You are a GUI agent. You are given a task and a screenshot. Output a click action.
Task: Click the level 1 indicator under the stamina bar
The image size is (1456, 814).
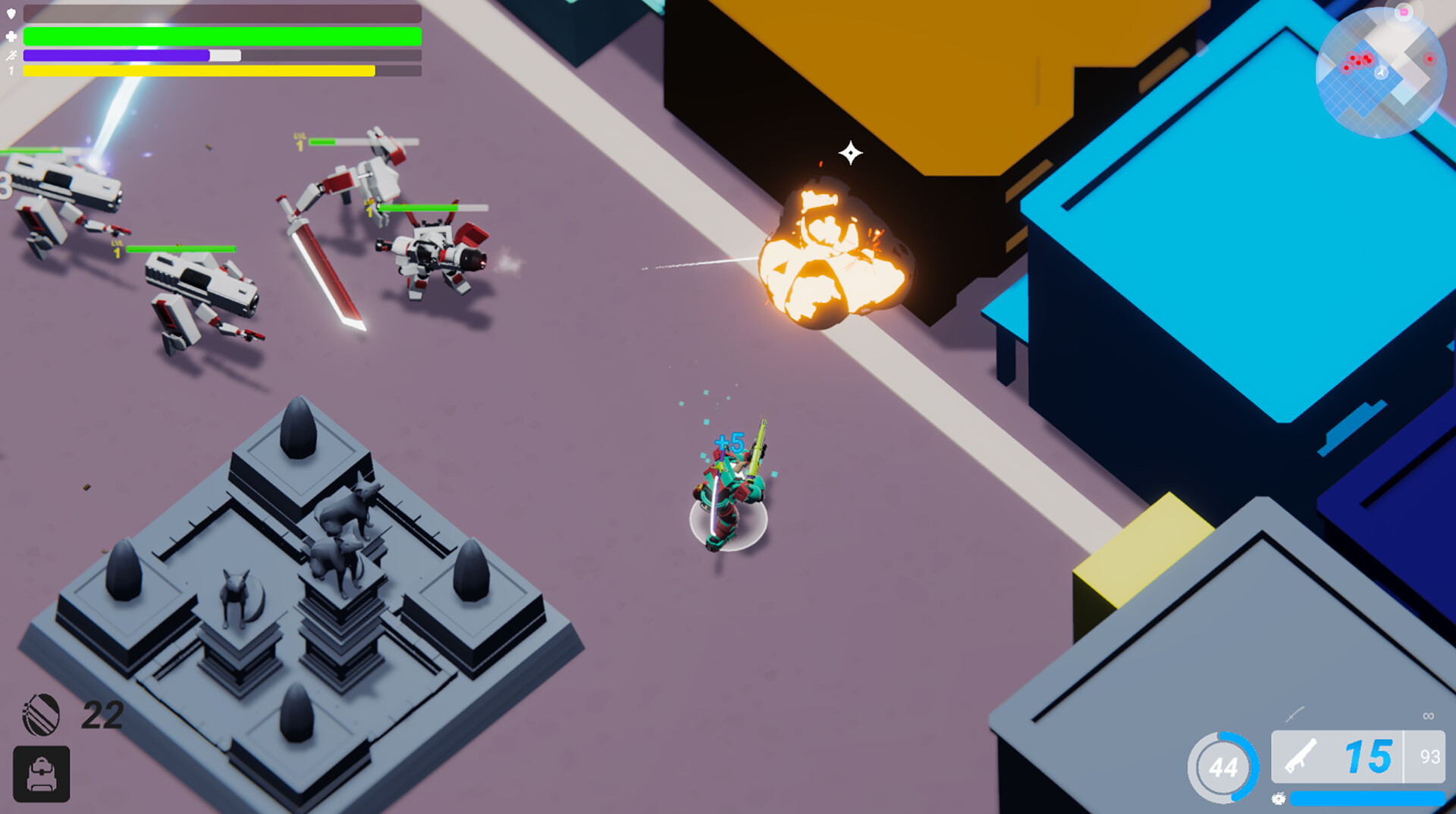[x=11, y=72]
